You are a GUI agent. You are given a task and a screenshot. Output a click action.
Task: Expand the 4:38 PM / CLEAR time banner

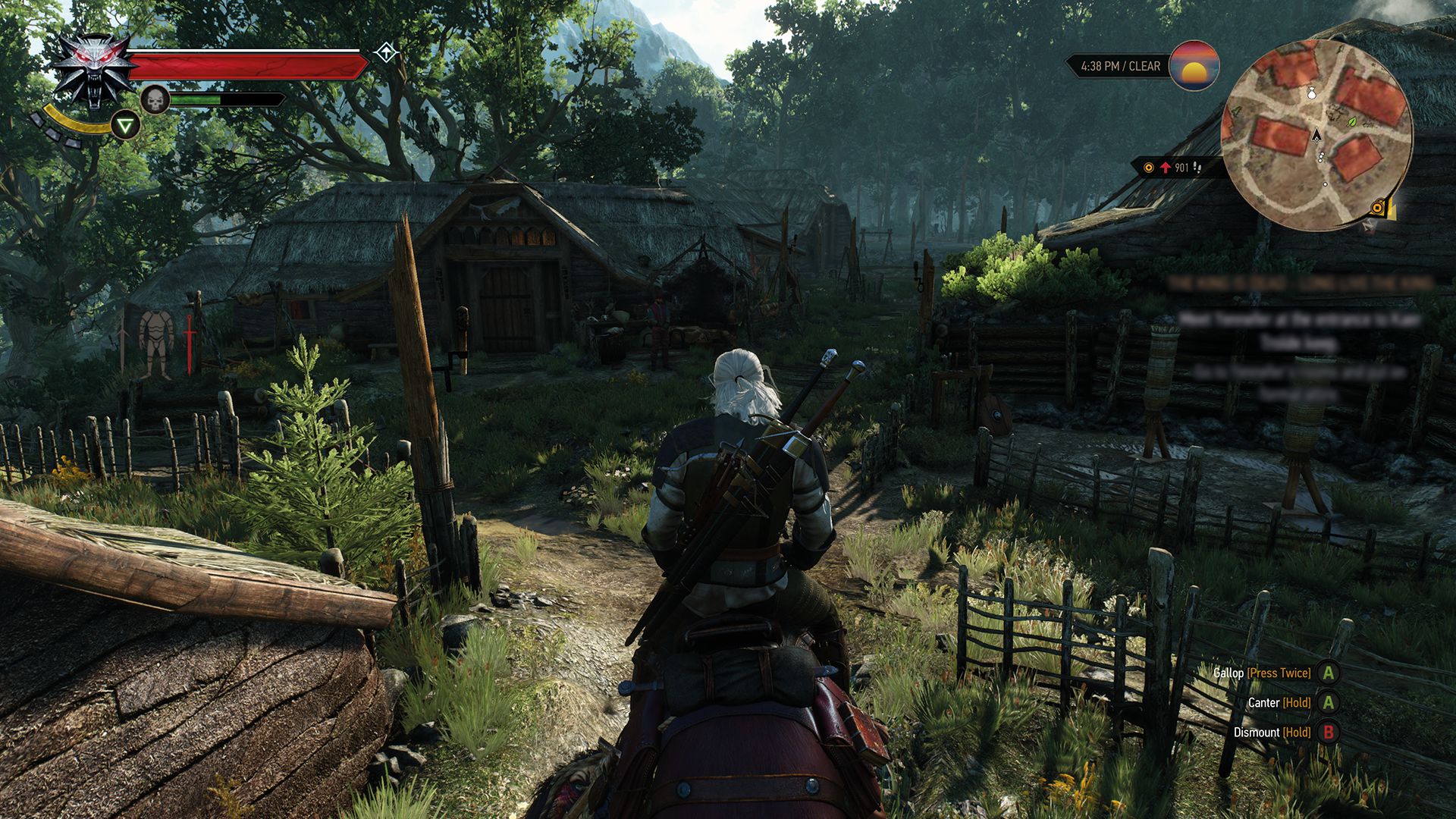(1119, 67)
